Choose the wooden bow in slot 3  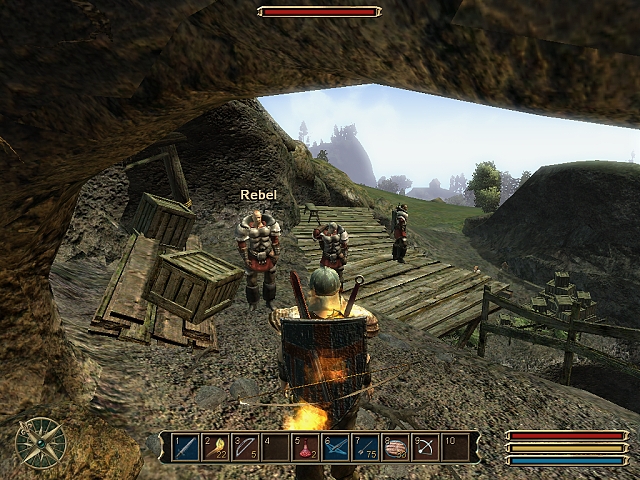point(246,447)
